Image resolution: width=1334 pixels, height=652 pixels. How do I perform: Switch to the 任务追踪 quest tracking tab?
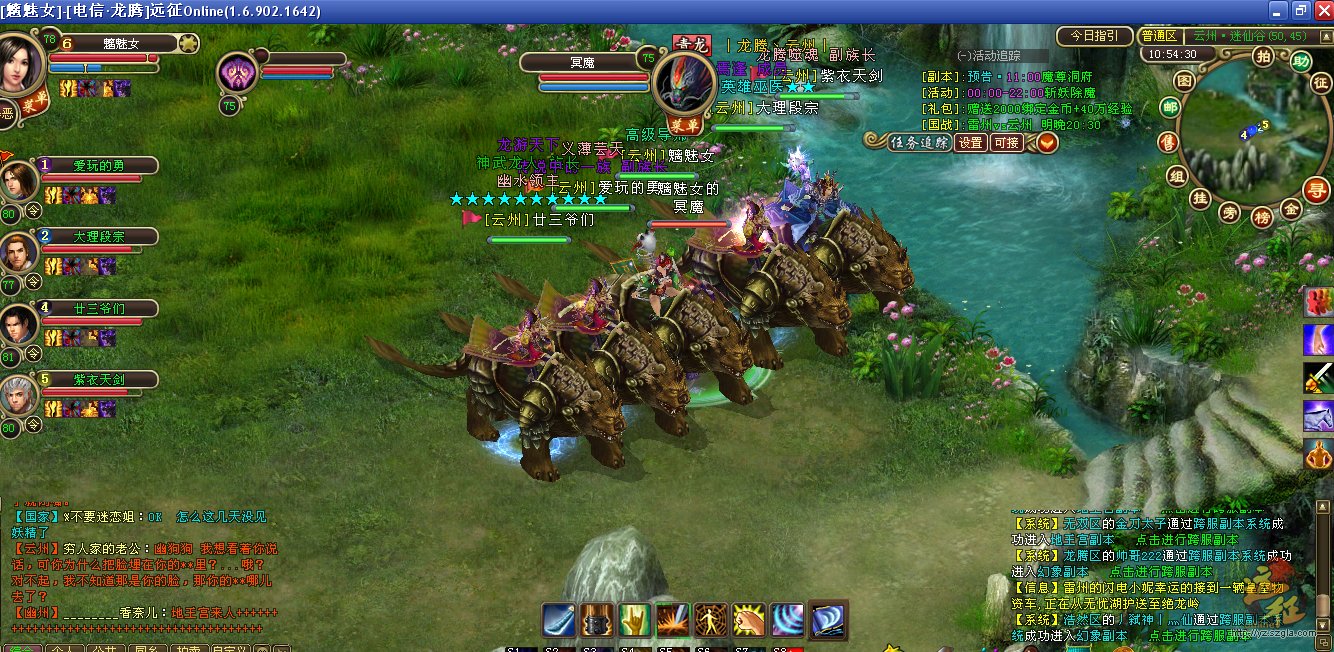click(x=919, y=142)
